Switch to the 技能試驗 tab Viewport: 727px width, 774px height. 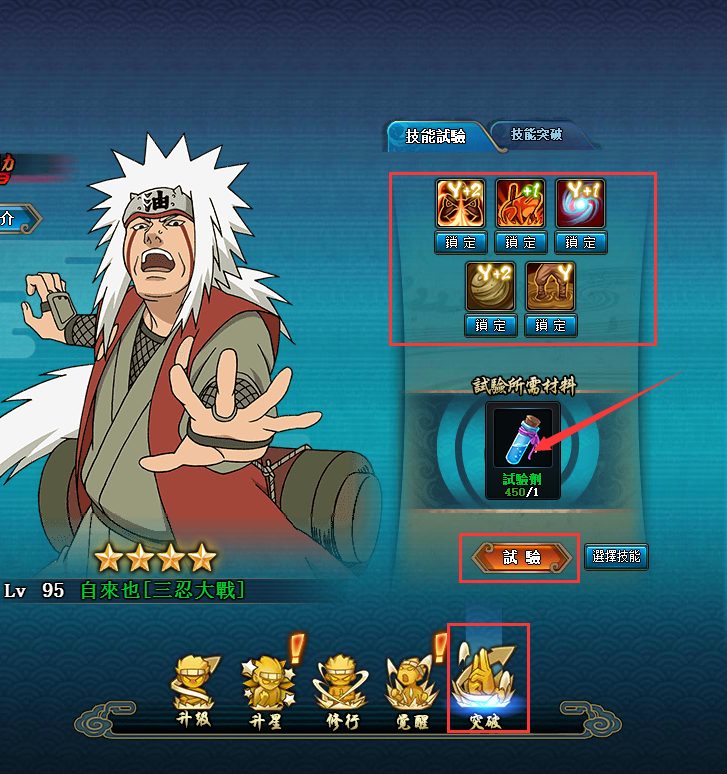coord(435,137)
